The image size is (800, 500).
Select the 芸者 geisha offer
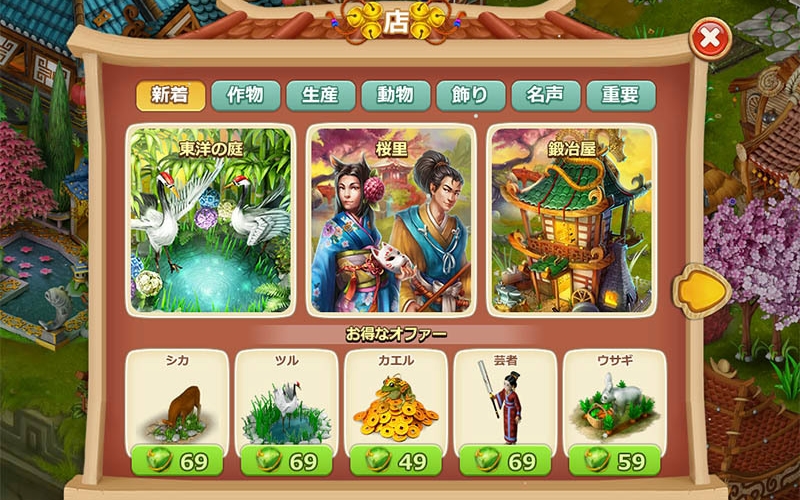click(505, 400)
